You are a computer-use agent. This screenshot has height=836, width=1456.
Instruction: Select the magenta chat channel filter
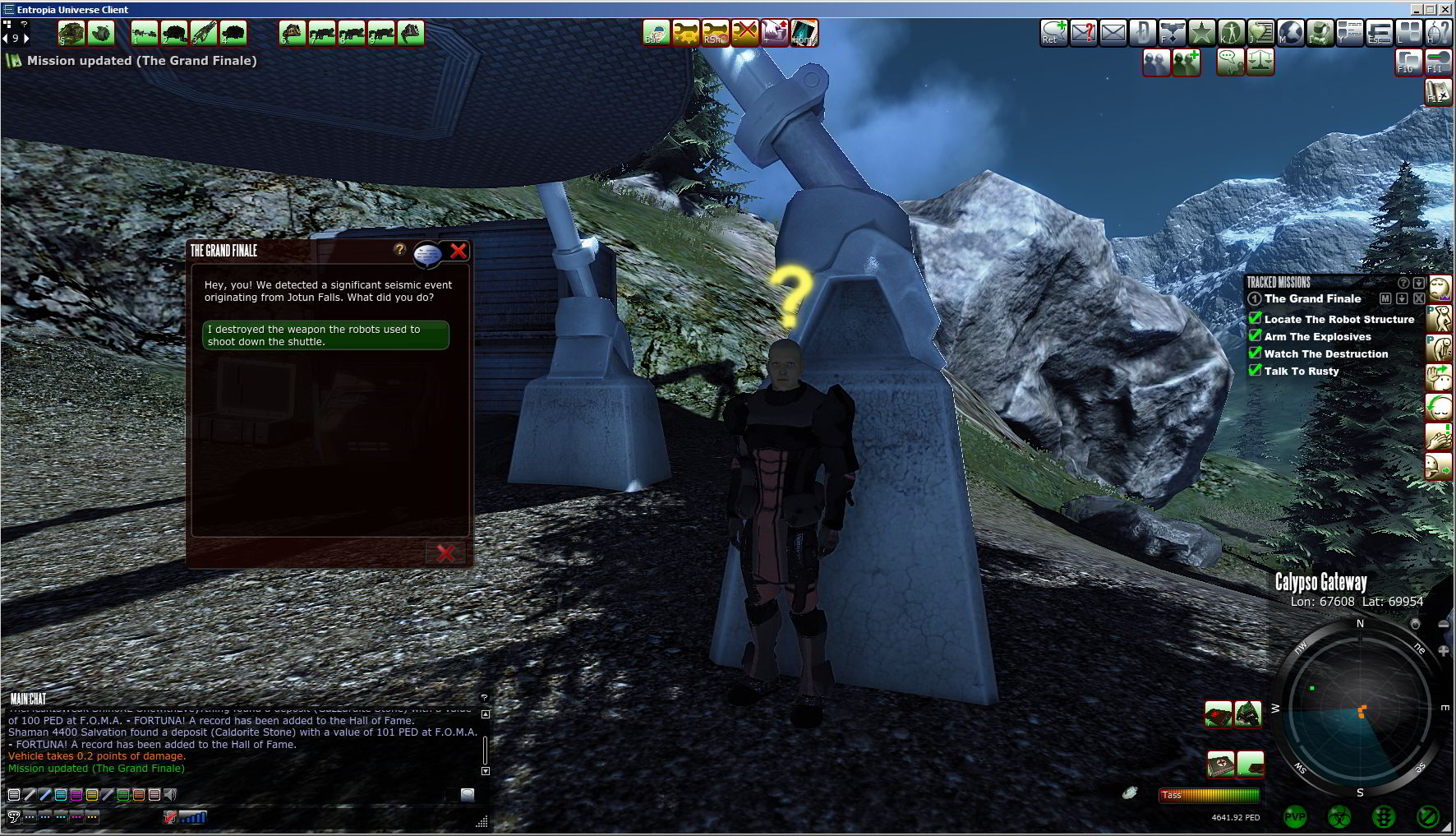tap(76, 795)
